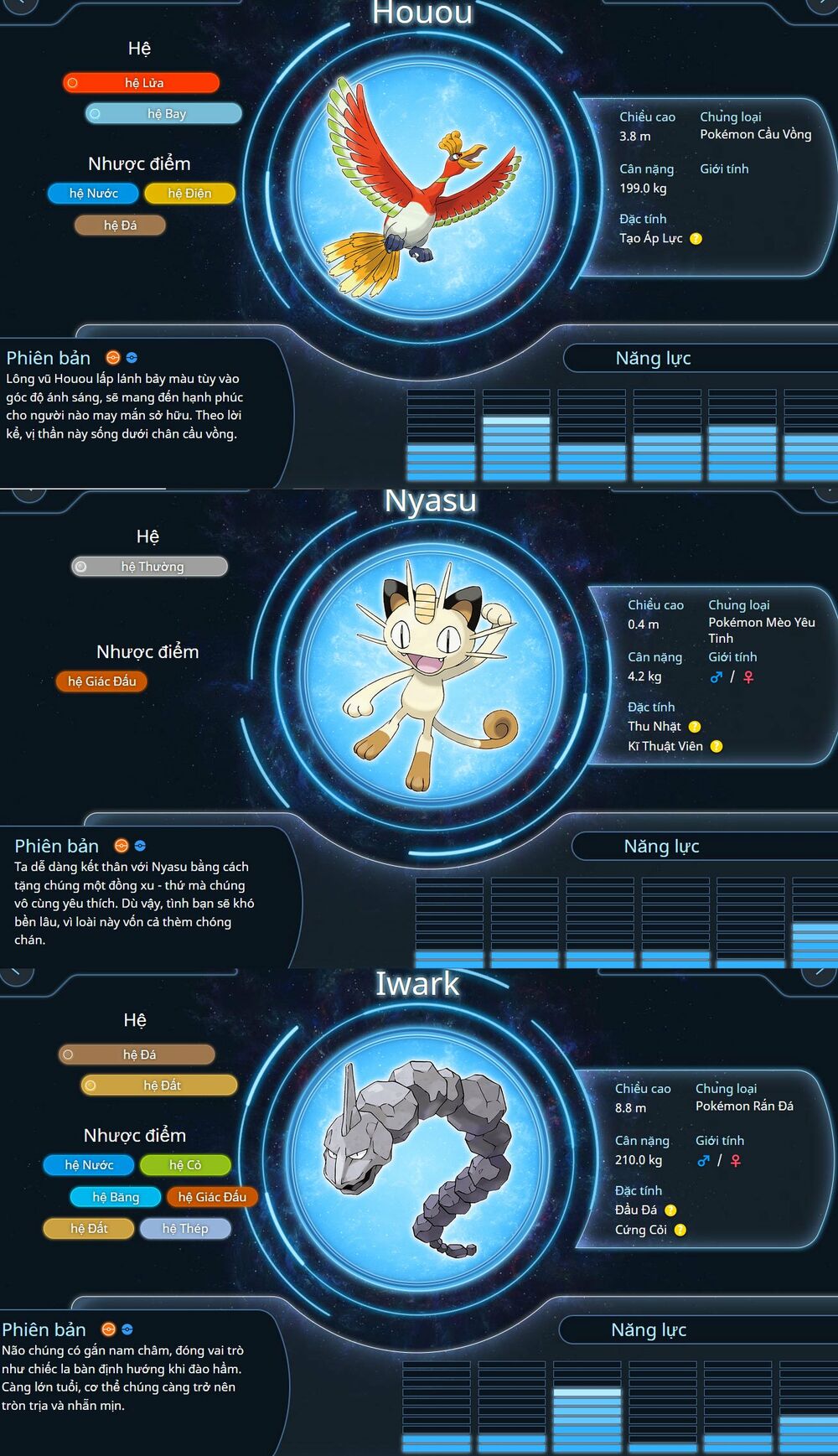This screenshot has height=1456, width=838.
Task: Switch Nyasu's entry to the blue ball version
Action: coord(140,846)
